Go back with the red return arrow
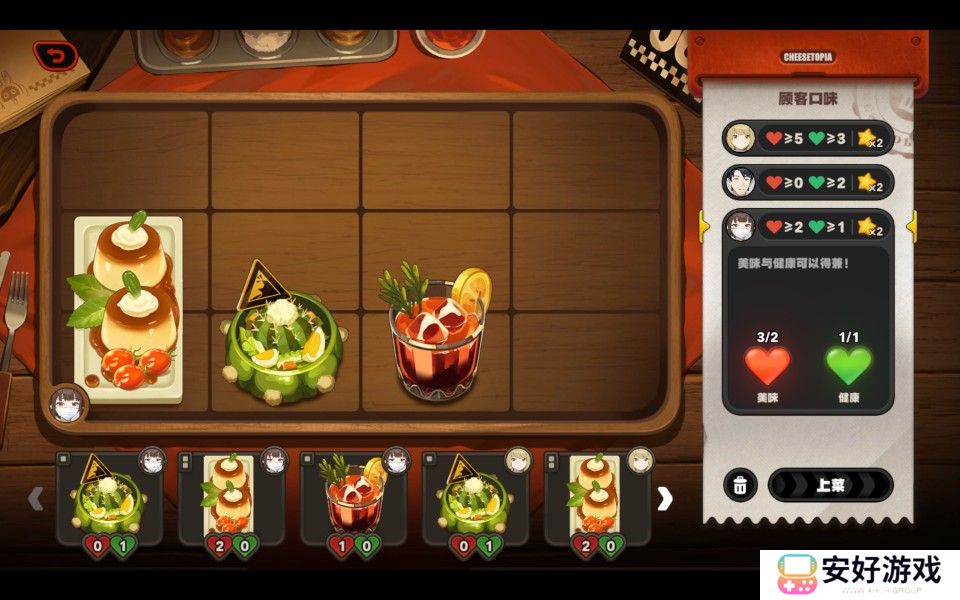The height and width of the screenshot is (600, 960). tap(55, 56)
